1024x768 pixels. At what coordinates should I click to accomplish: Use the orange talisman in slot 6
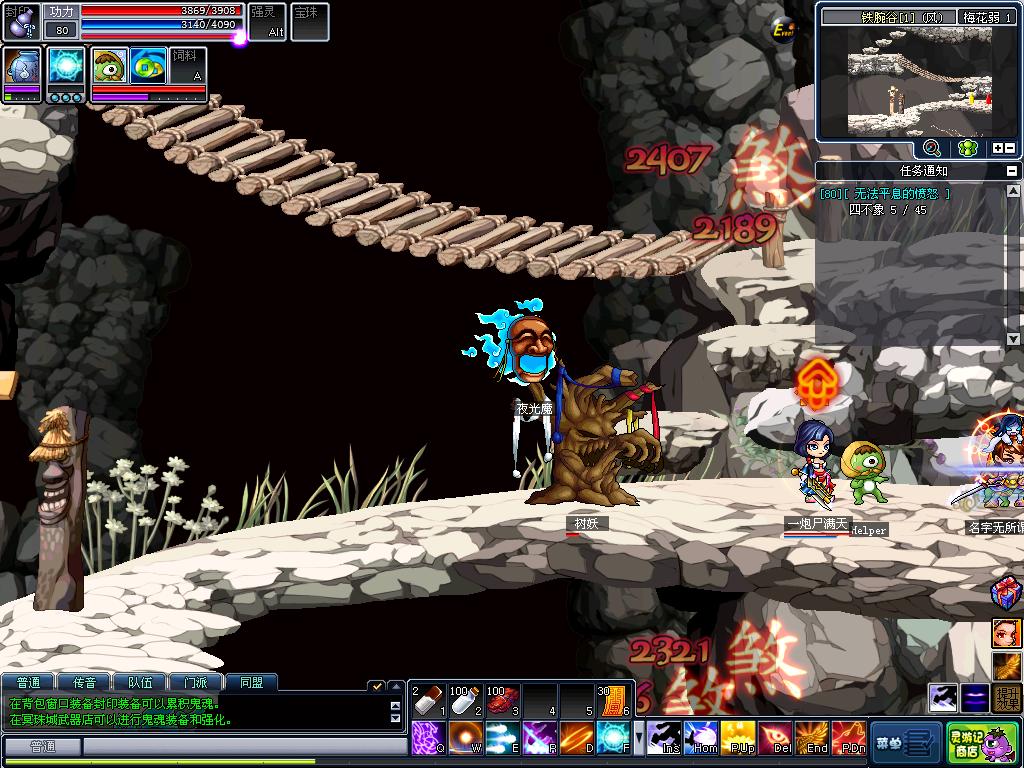click(x=614, y=701)
